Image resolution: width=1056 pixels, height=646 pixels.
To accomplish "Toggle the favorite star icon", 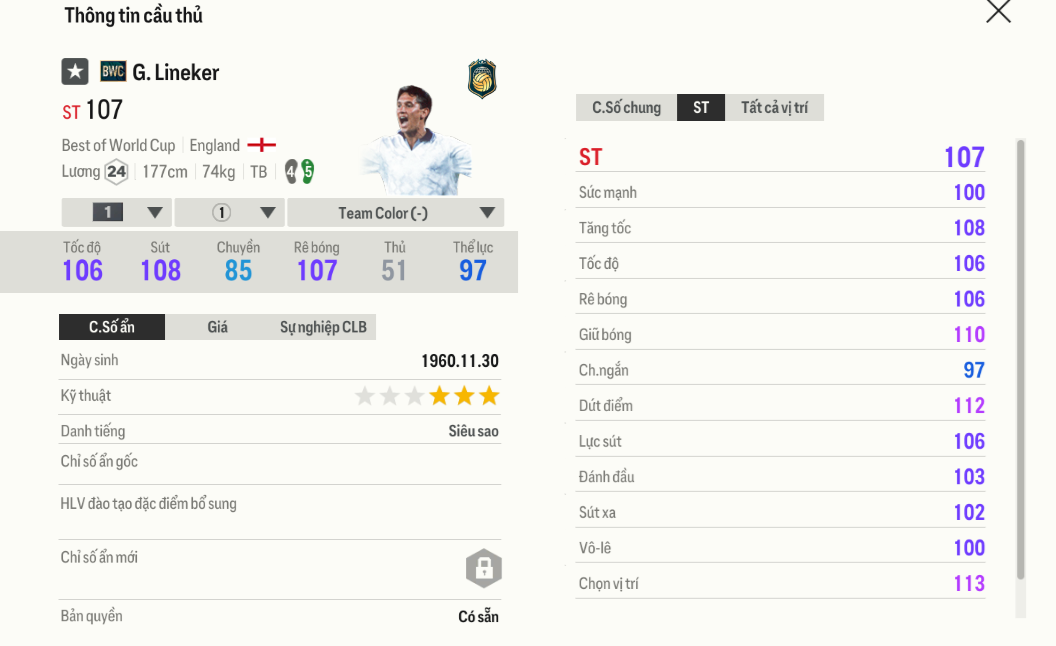I will pos(75,72).
